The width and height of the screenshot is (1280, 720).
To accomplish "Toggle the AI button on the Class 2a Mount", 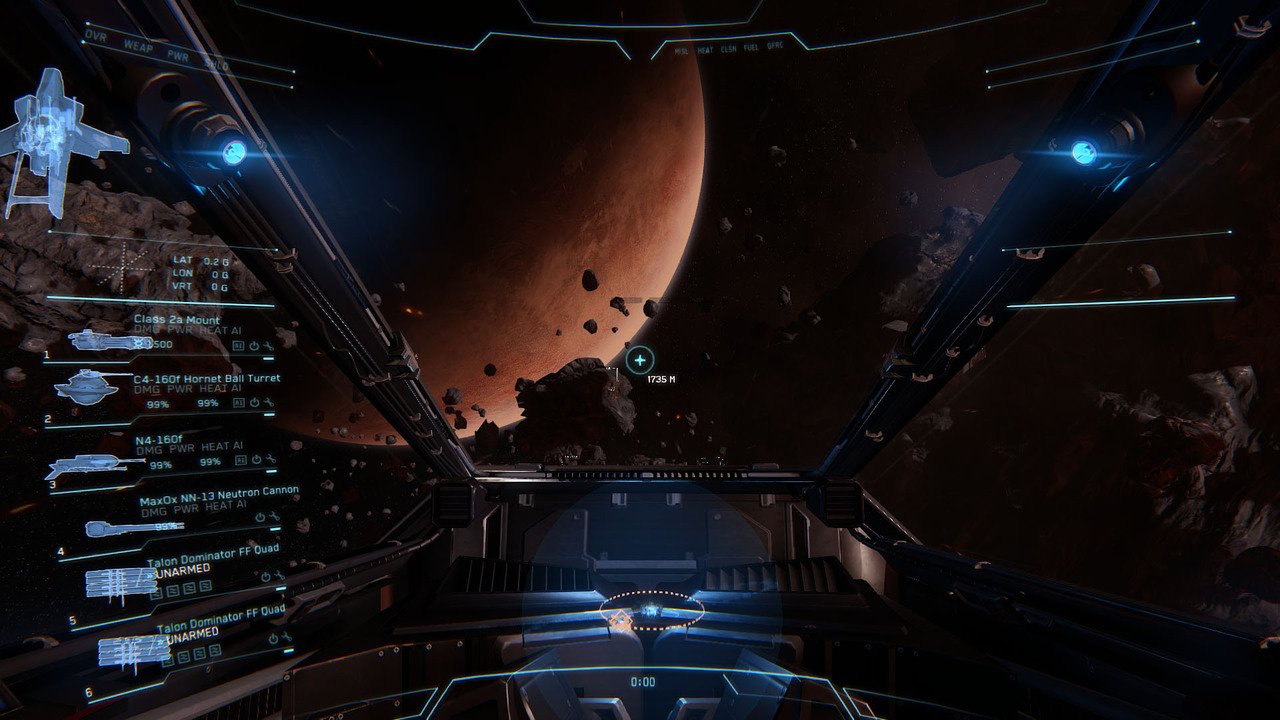I will pyautogui.click(x=238, y=345).
